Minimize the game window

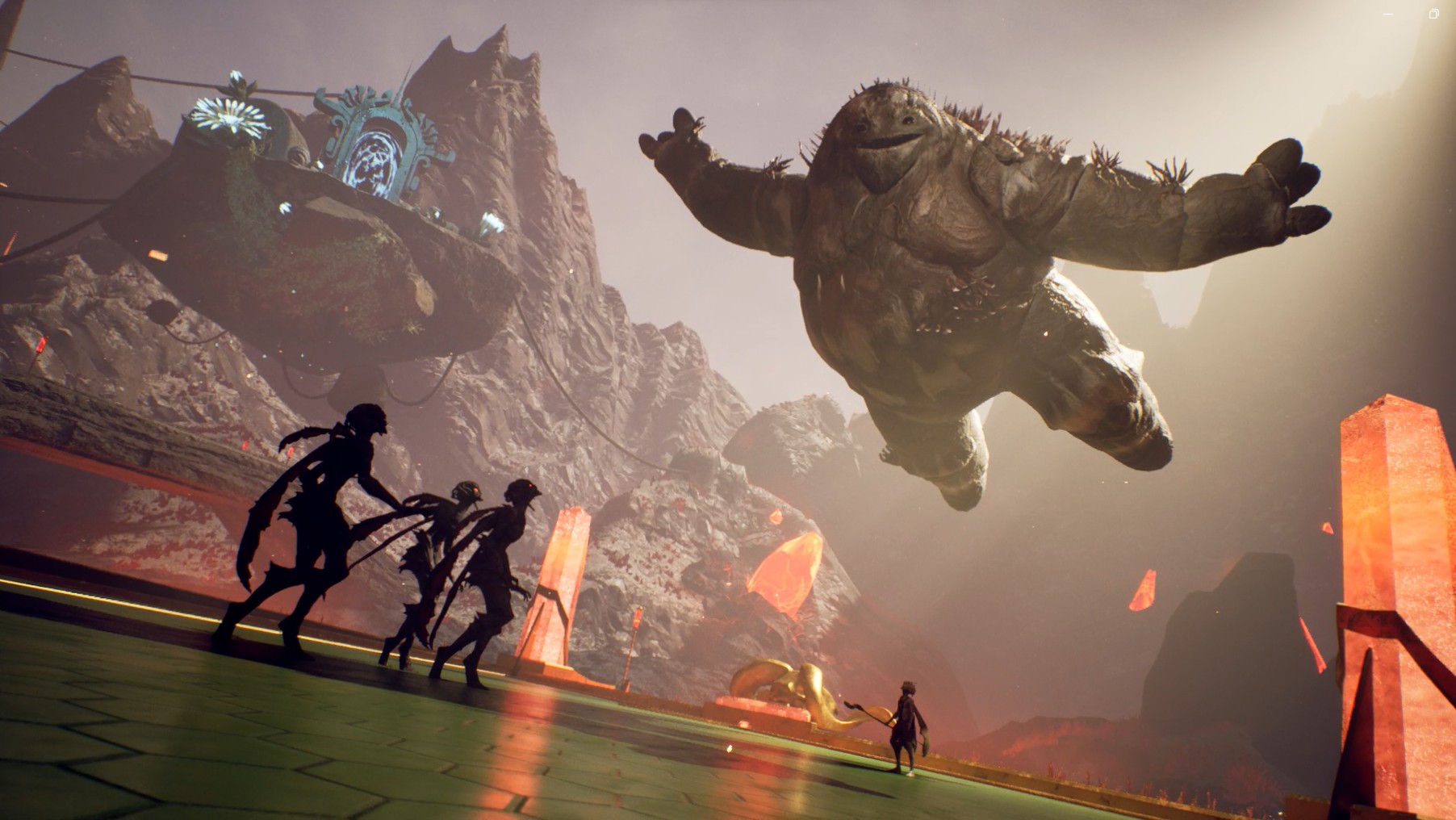[1390, 14]
